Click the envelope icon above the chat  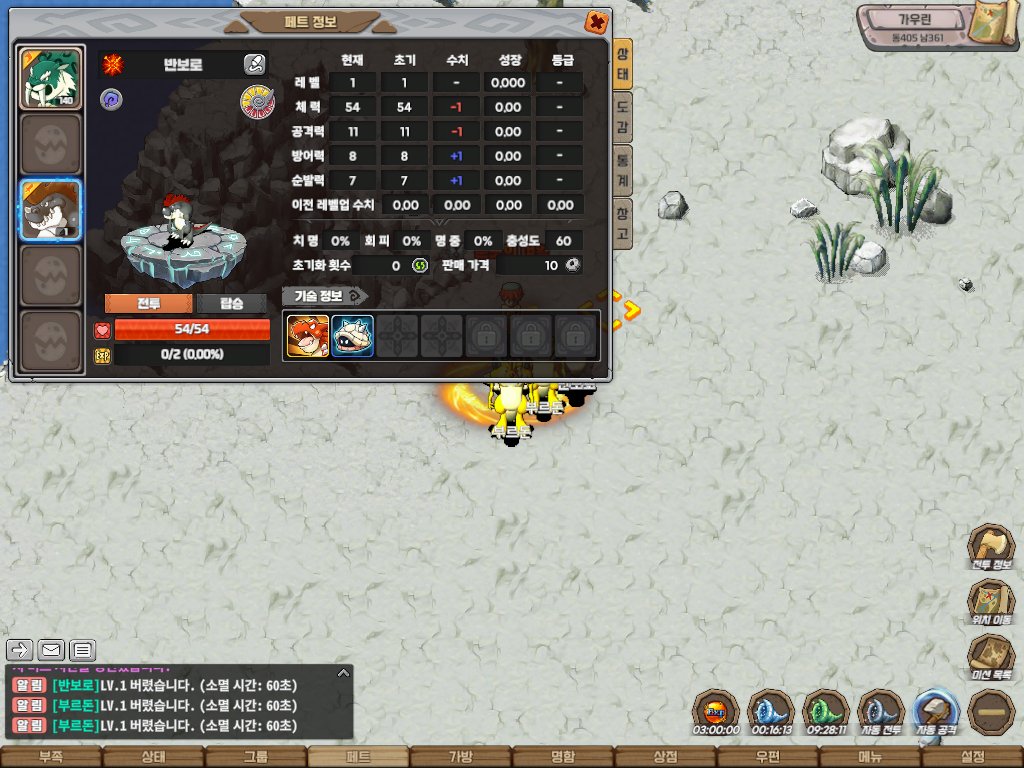[x=51, y=650]
